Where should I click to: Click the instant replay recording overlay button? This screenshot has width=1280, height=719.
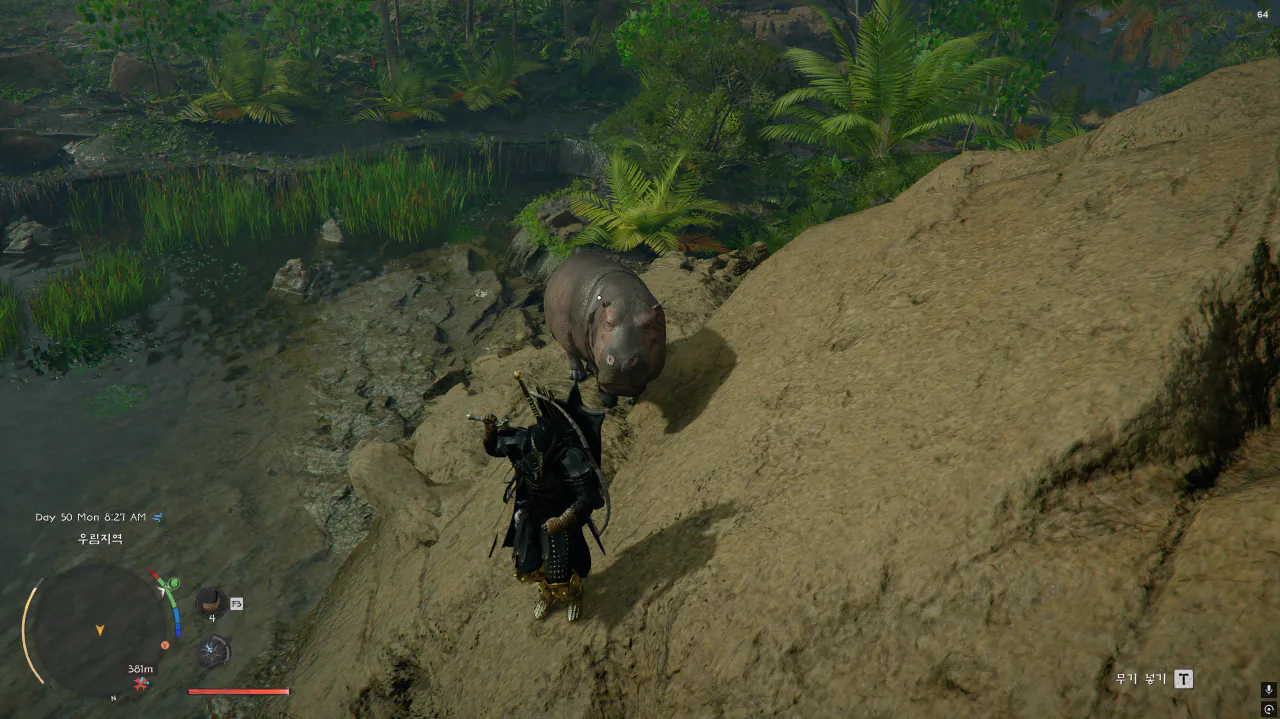(x=1268, y=709)
